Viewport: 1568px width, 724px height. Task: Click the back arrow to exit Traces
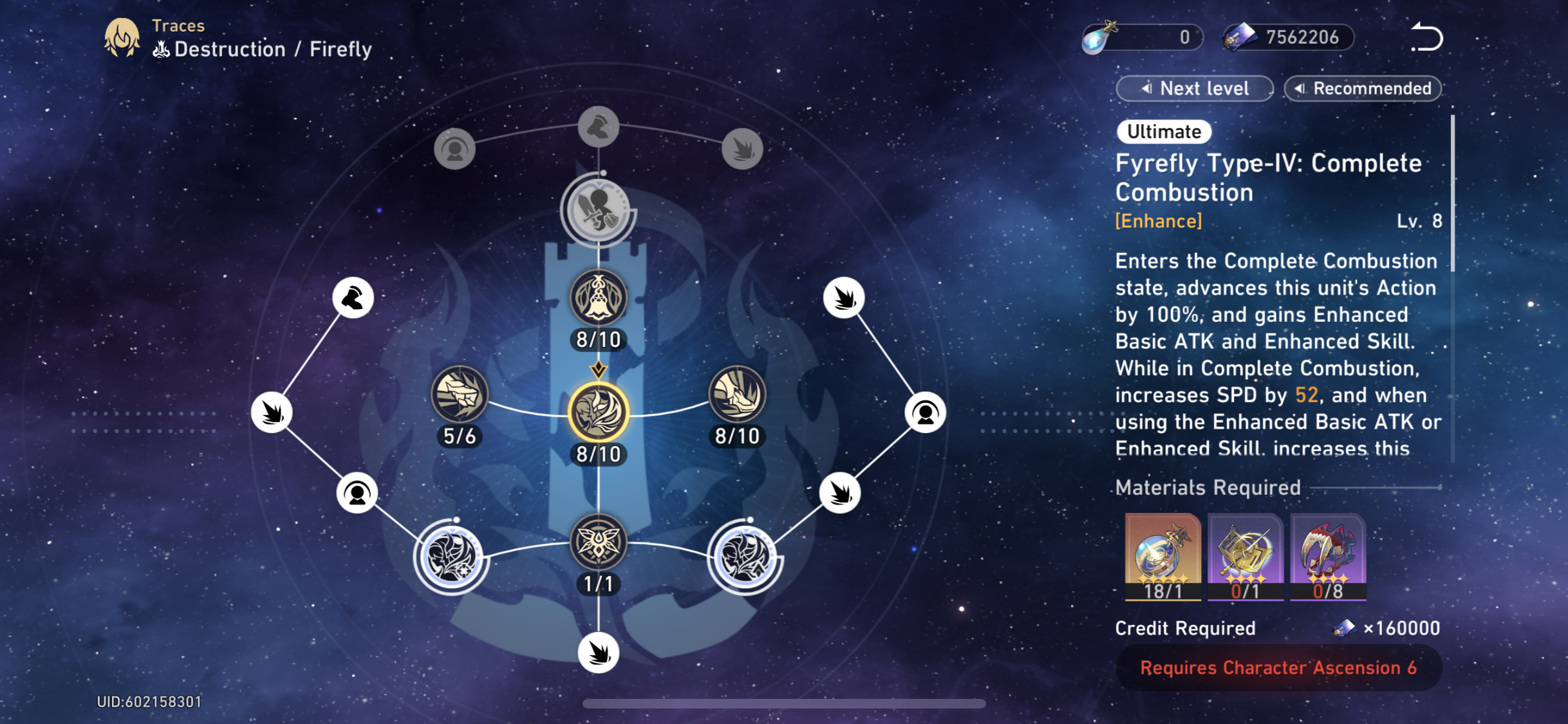point(1426,37)
